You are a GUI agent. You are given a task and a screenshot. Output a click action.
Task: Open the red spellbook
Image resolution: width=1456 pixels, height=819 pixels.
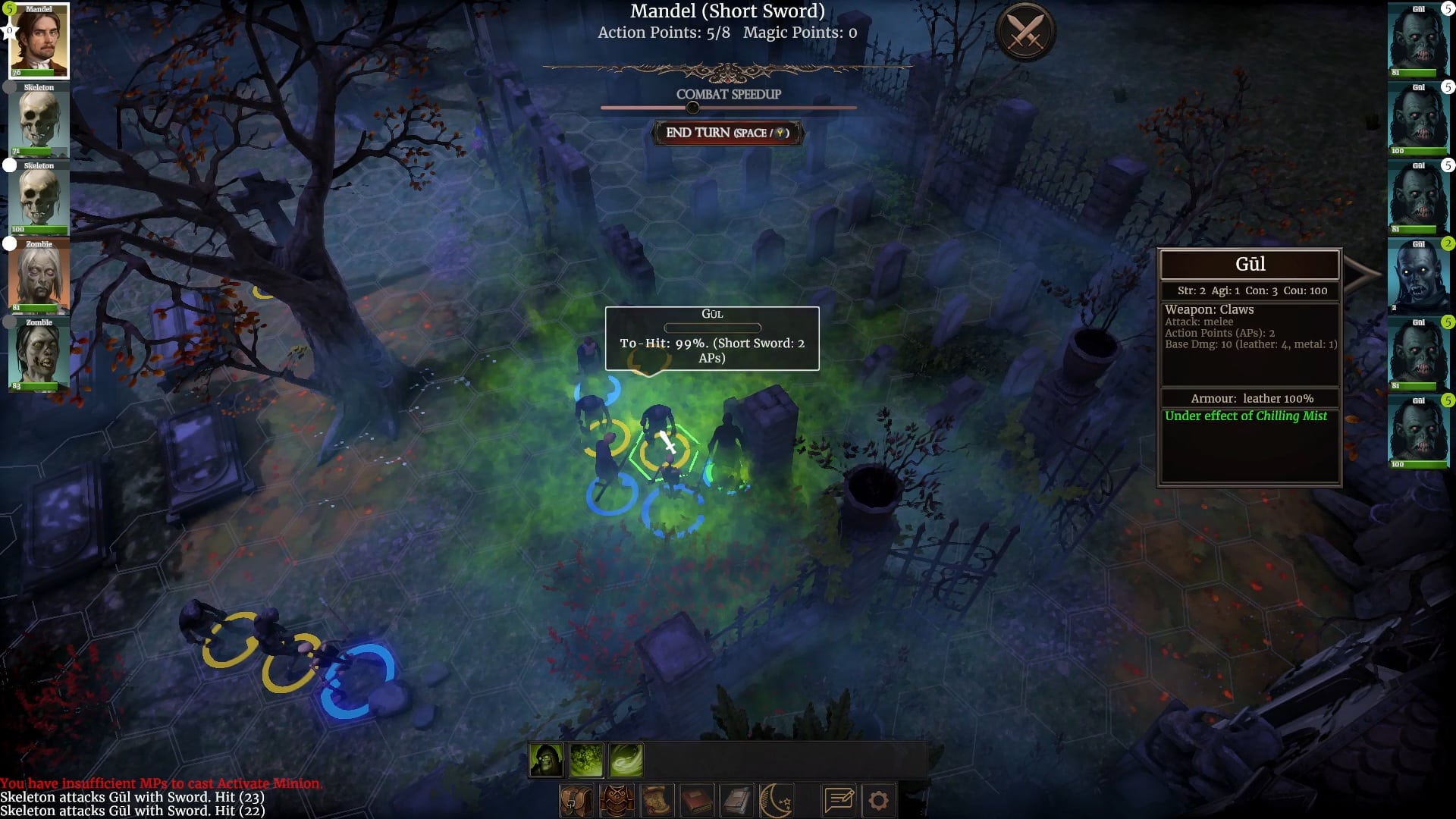point(696,801)
